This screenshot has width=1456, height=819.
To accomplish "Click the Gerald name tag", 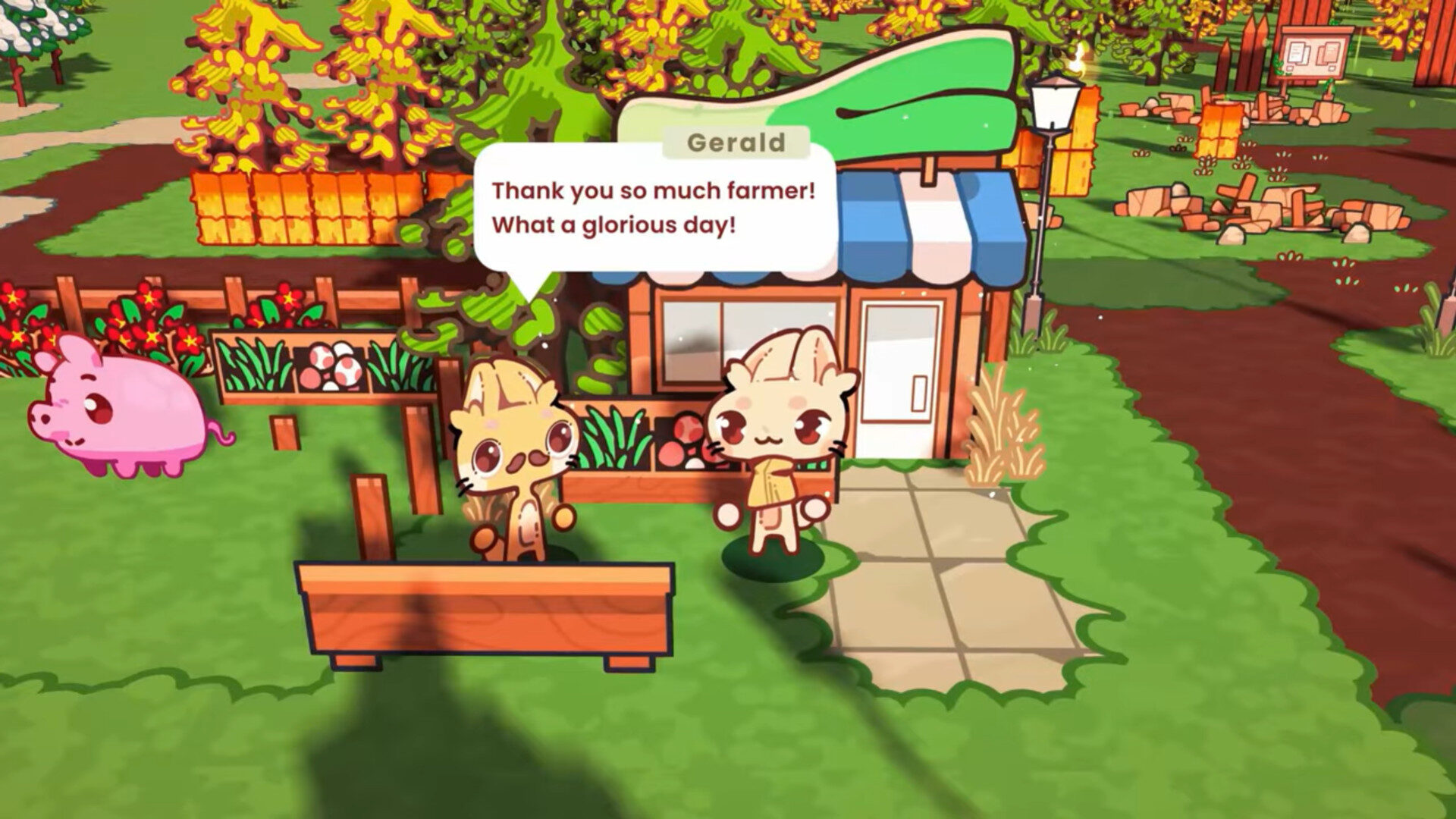I will 736,141.
